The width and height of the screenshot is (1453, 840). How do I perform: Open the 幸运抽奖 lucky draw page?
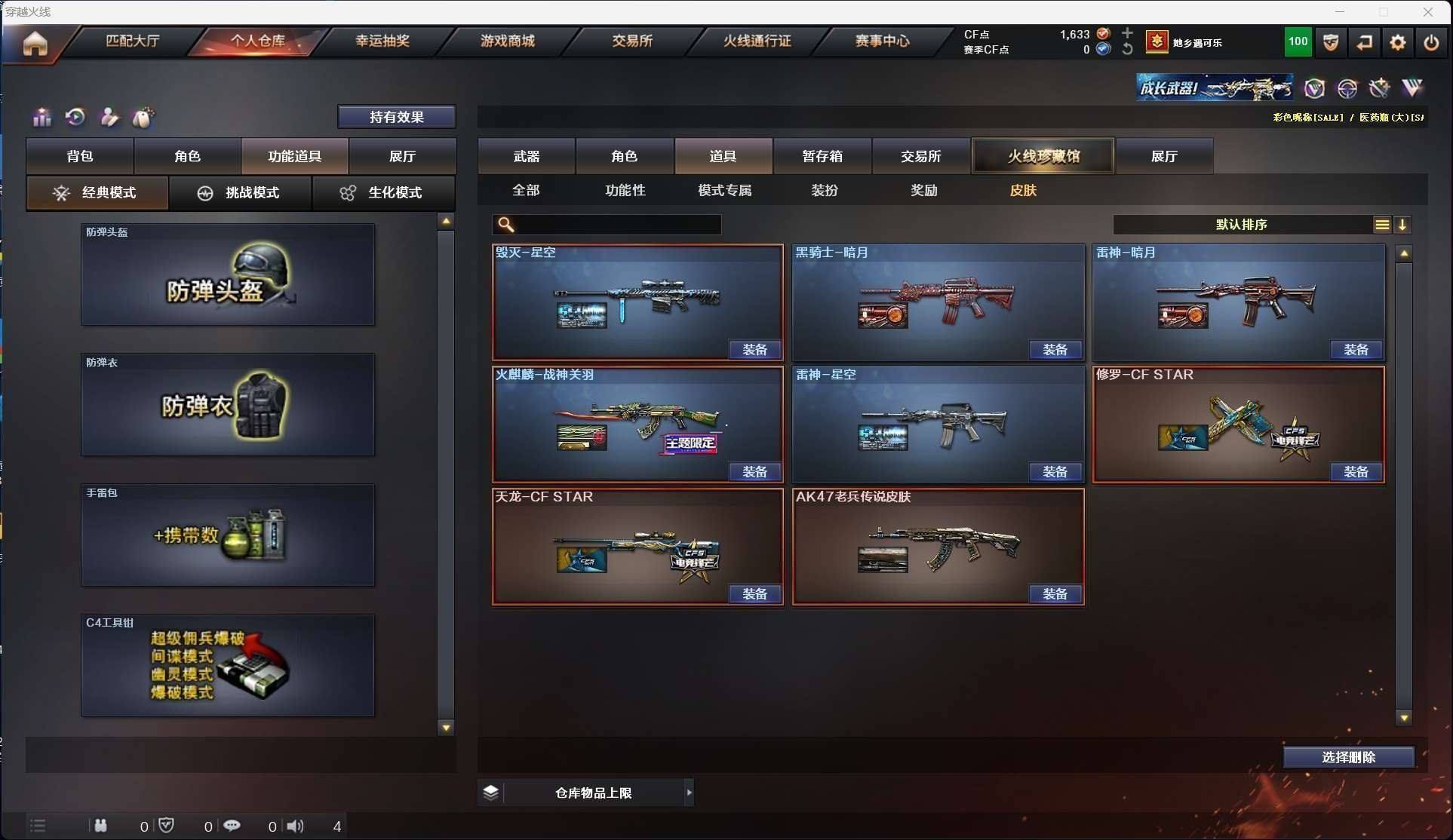click(382, 41)
